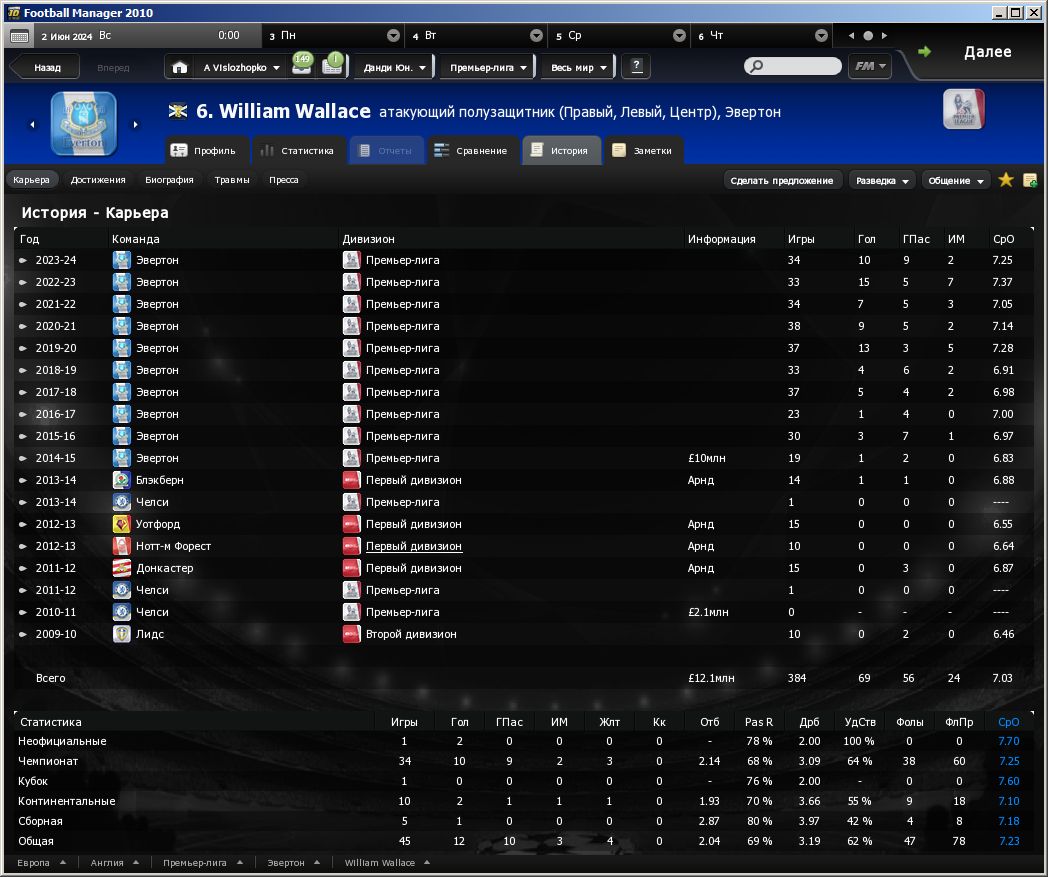
Task: Switch to the Статистика tab
Action: pos(296,151)
